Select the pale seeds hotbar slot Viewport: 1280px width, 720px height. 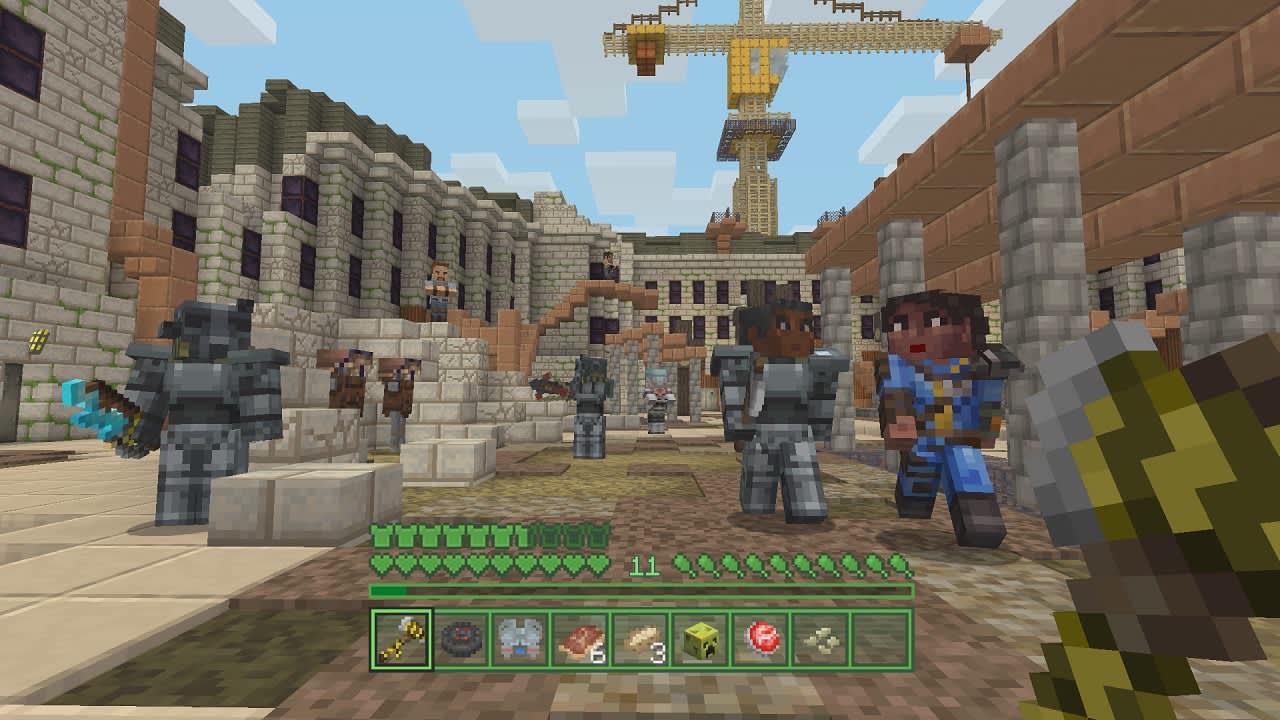[x=821, y=639]
